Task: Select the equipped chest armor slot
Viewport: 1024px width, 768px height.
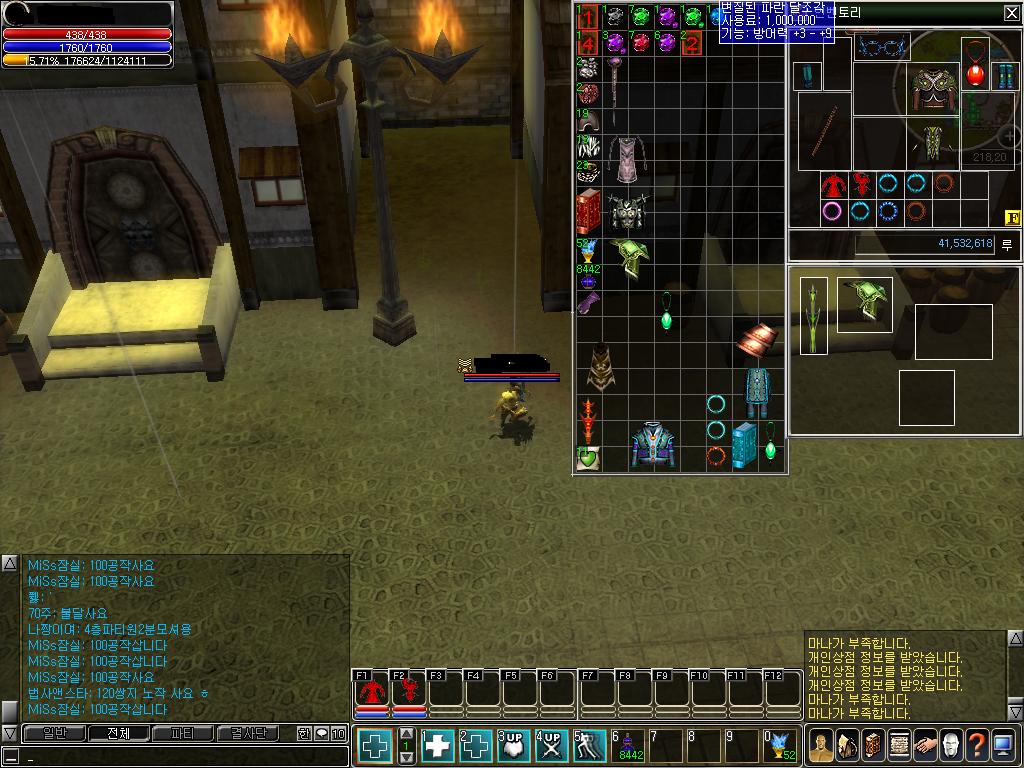Action: 934,92
